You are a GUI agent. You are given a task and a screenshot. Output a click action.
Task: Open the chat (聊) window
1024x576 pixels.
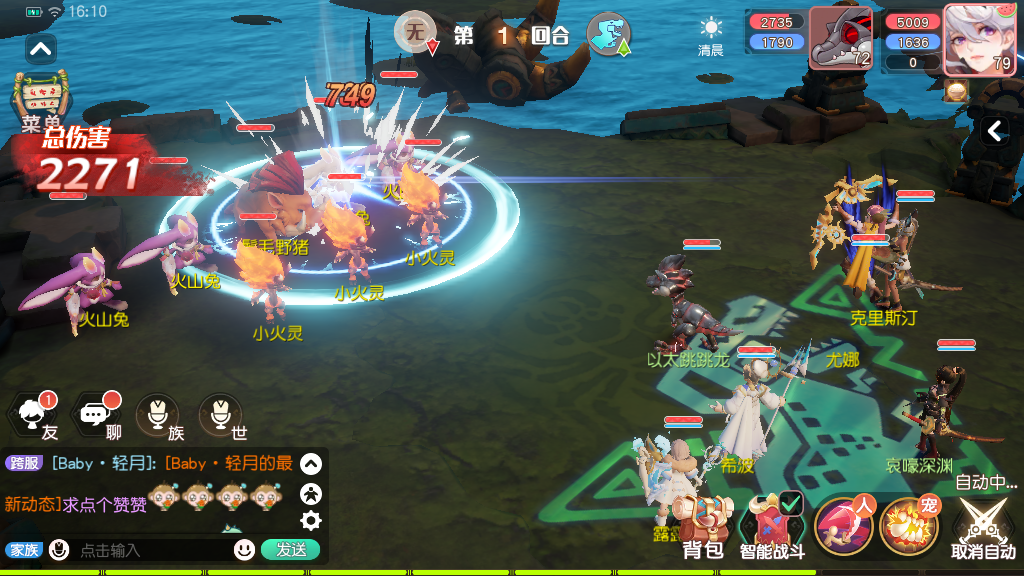[99, 415]
